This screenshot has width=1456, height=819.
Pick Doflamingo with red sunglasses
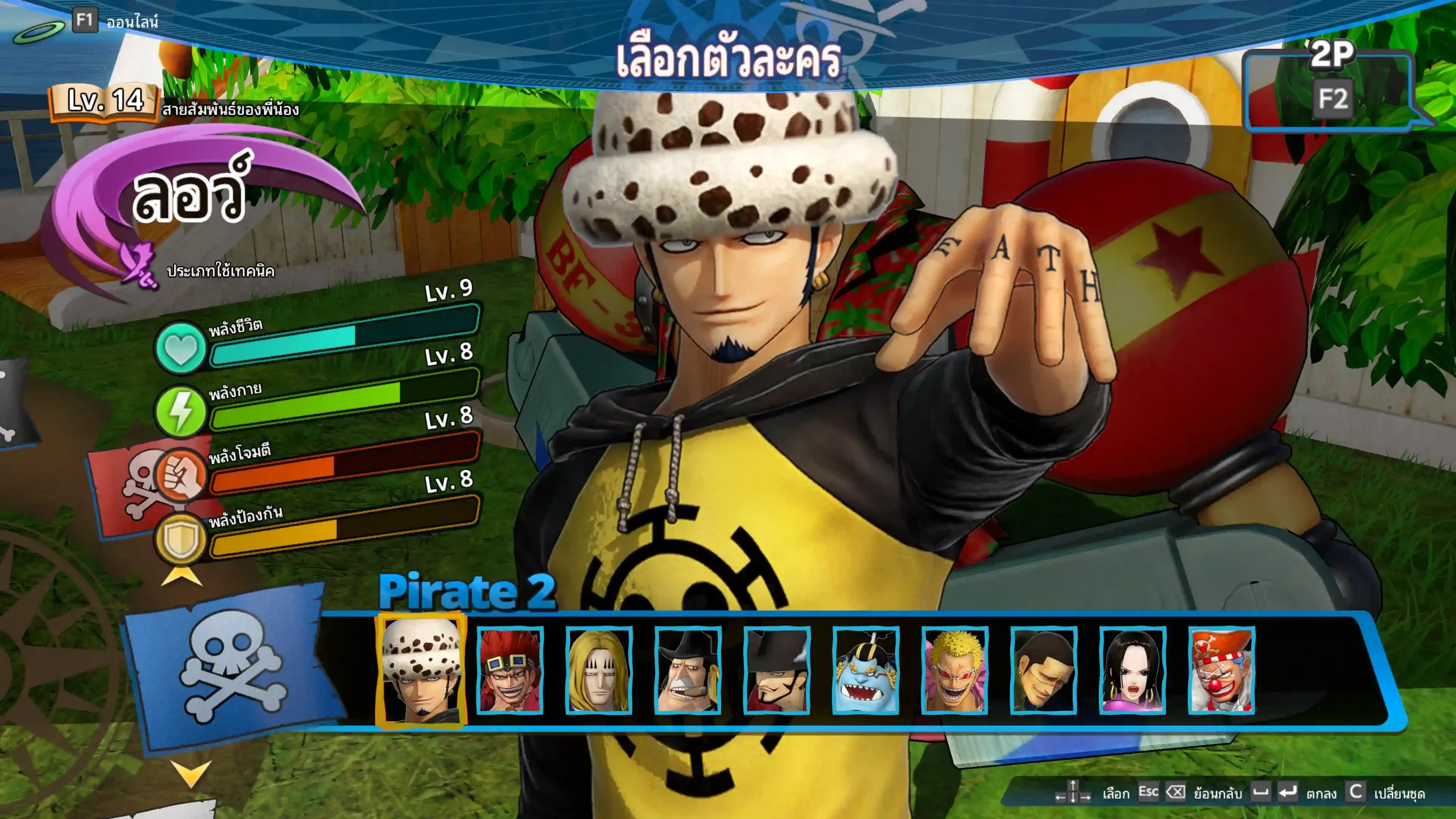point(955,670)
